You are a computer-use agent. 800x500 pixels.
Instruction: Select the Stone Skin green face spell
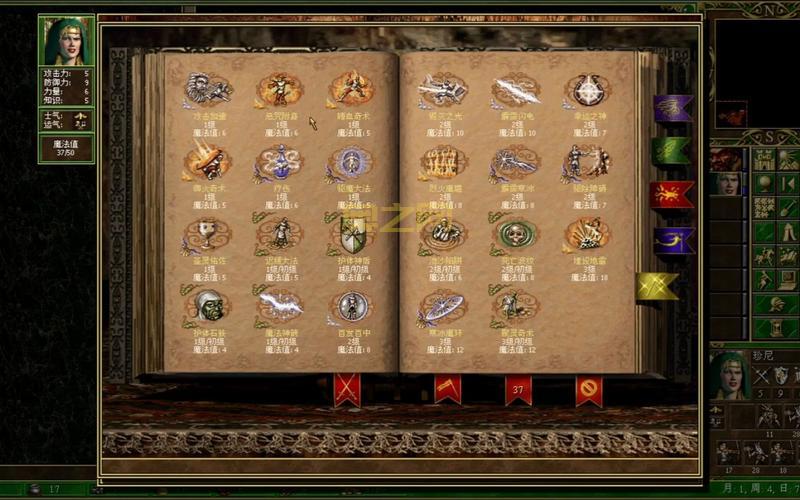point(209,305)
